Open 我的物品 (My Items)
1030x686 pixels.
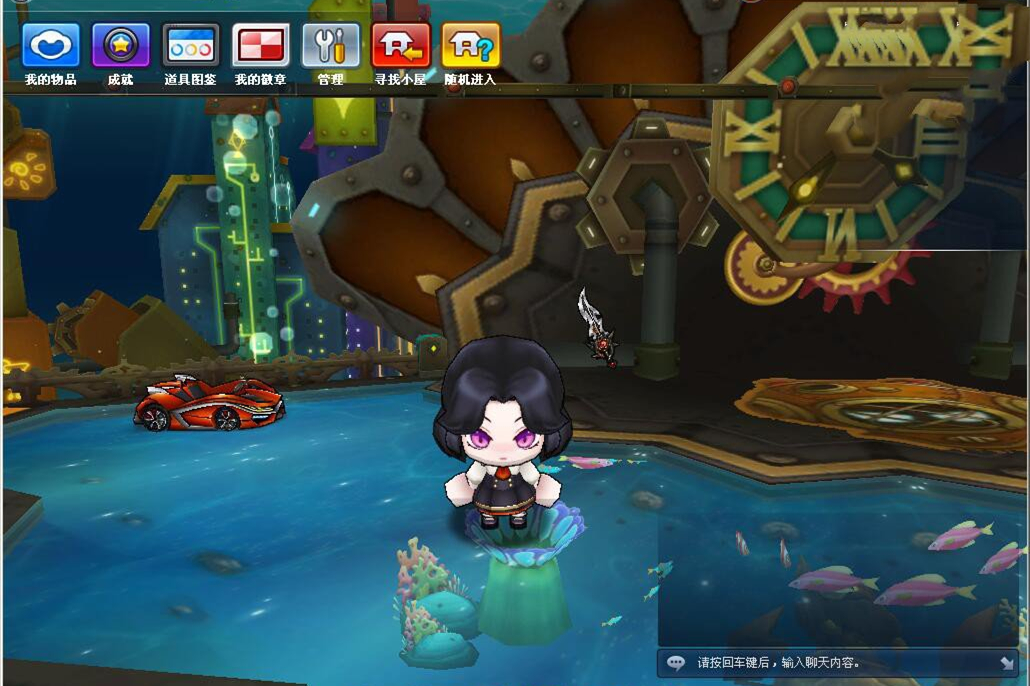pyautogui.click(x=51, y=46)
